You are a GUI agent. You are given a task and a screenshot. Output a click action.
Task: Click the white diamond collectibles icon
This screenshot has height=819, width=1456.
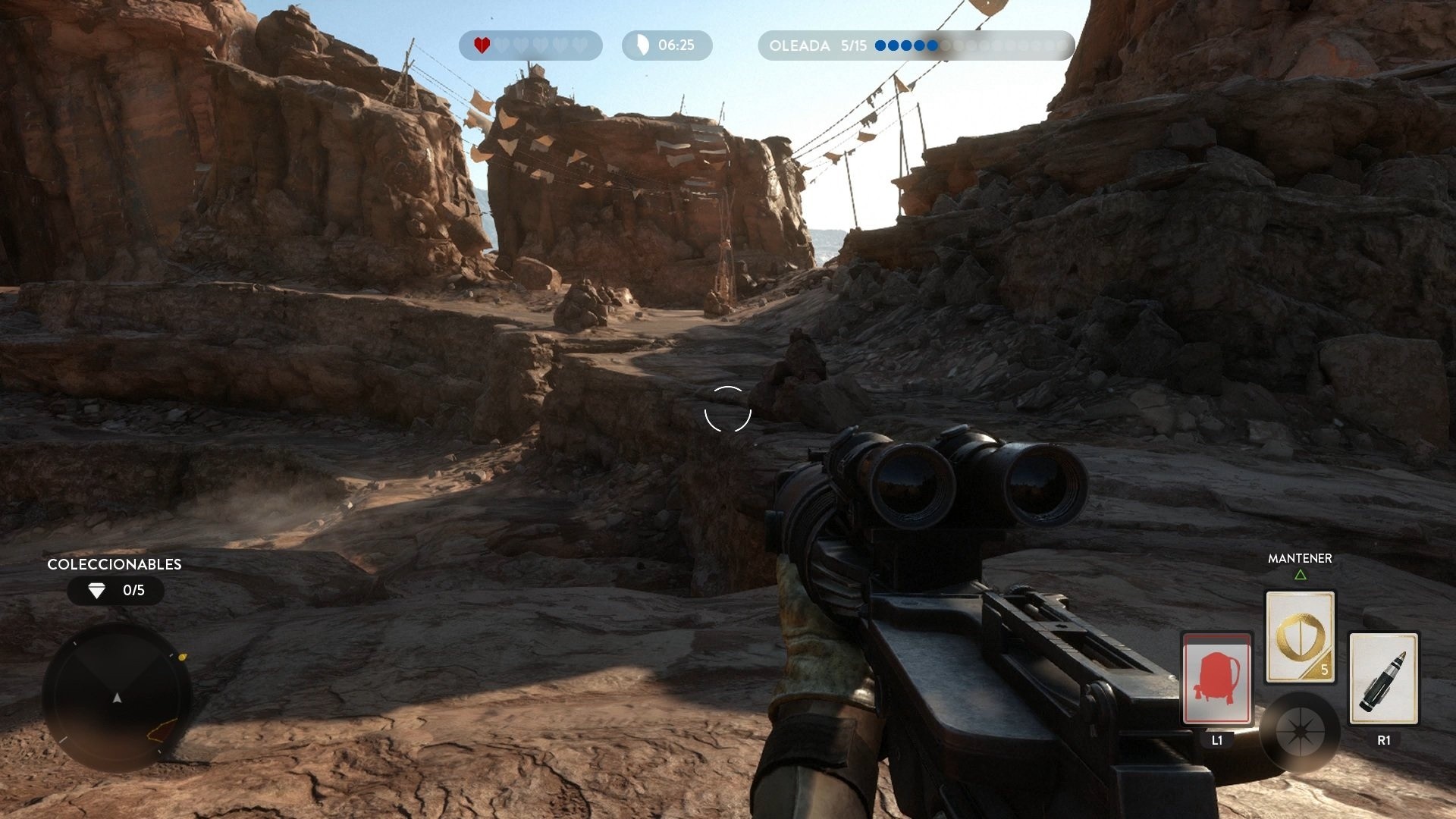pos(96,591)
